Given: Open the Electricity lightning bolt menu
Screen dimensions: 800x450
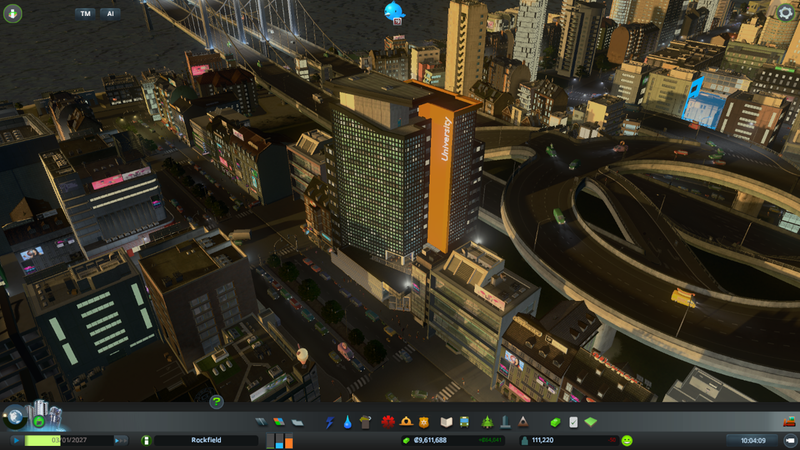Looking at the screenshot, I should (330, 422).
